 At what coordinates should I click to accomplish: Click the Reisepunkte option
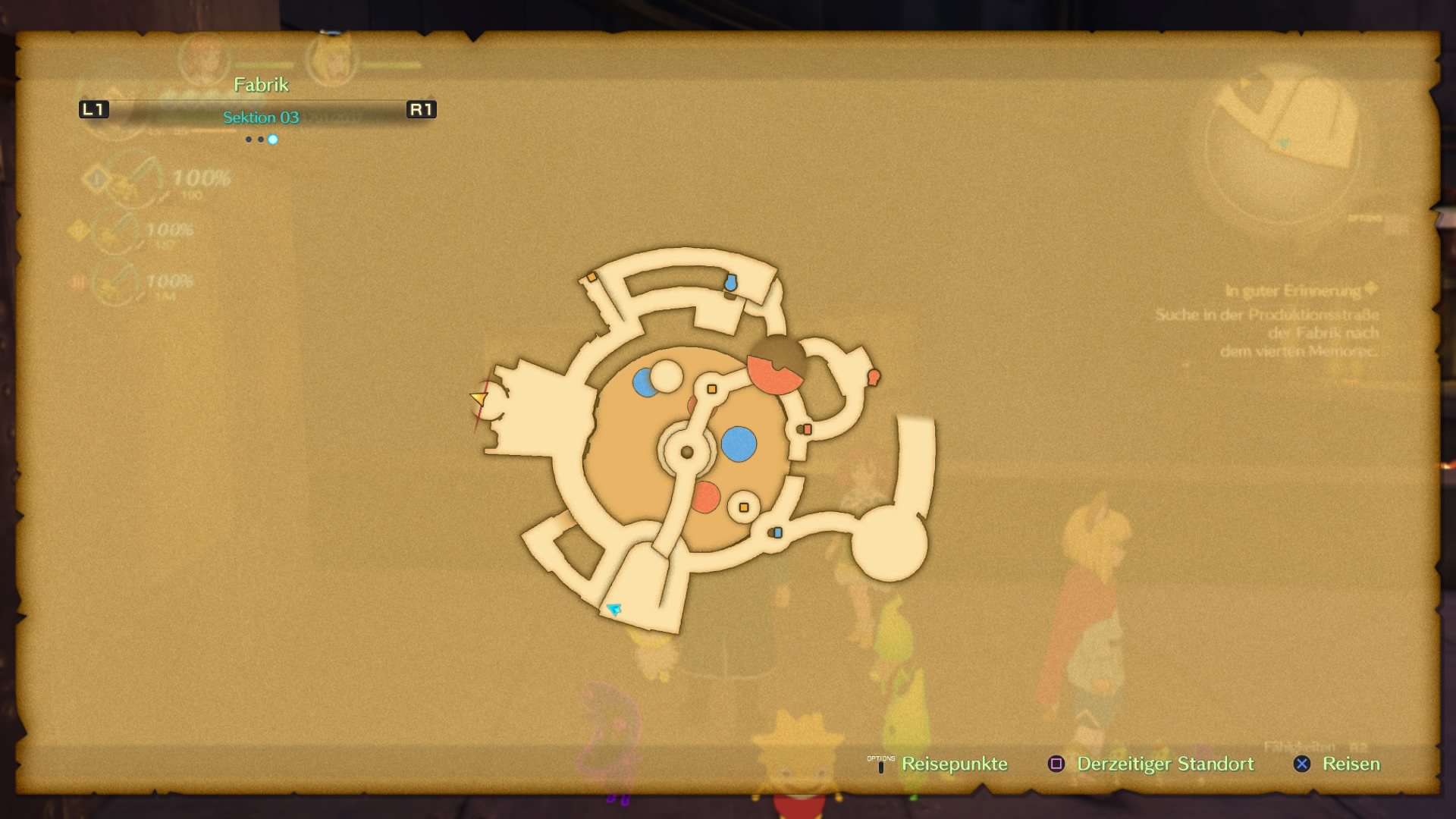point(953,764)
